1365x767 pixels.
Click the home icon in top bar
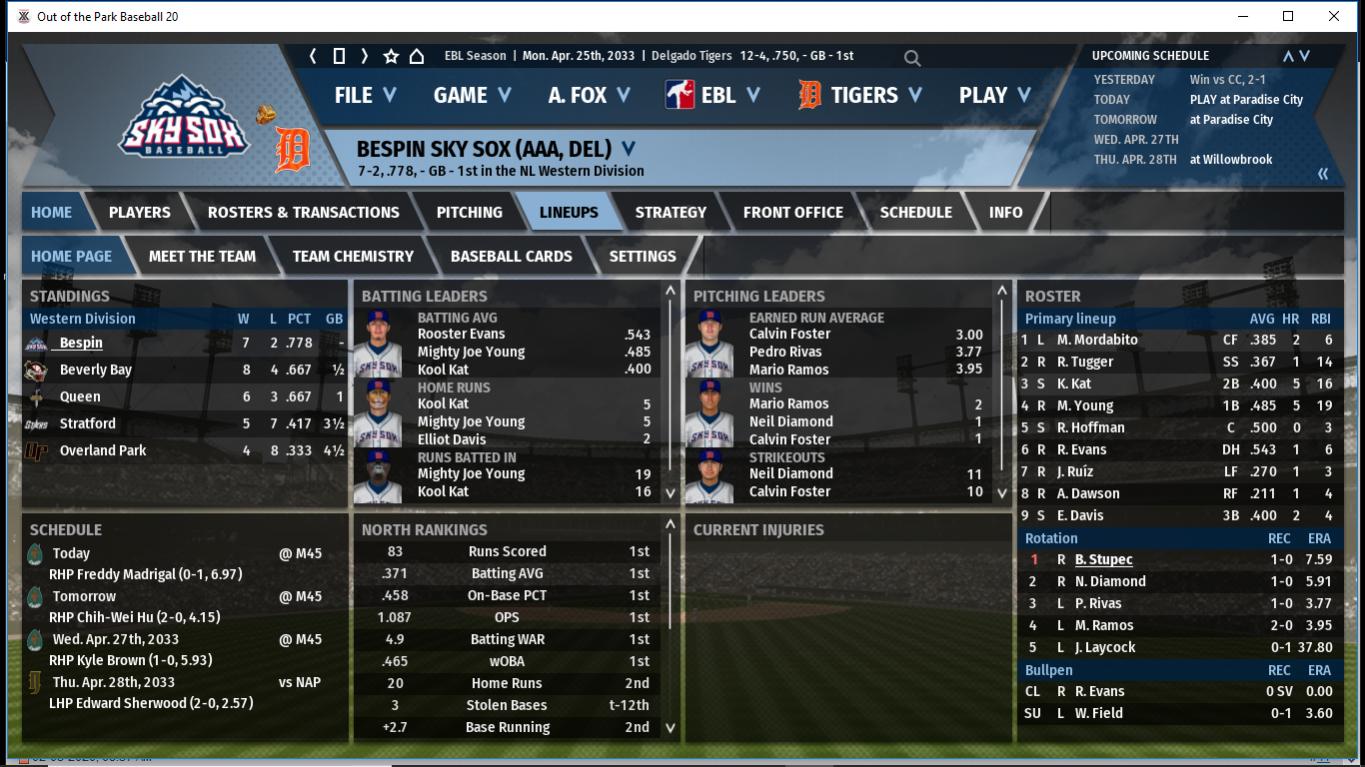[417, 56]
